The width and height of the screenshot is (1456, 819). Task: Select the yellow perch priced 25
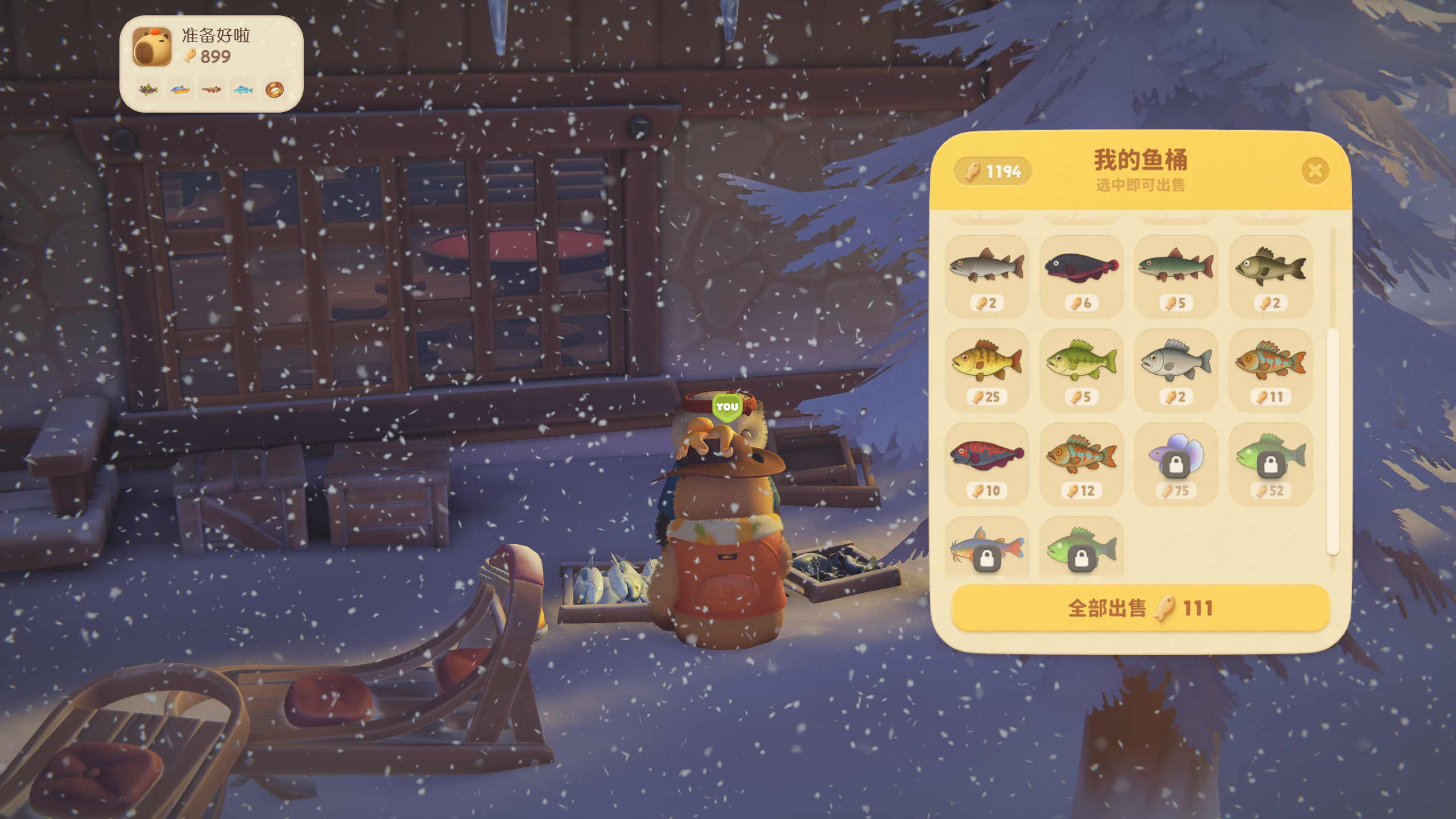(987, 369)
